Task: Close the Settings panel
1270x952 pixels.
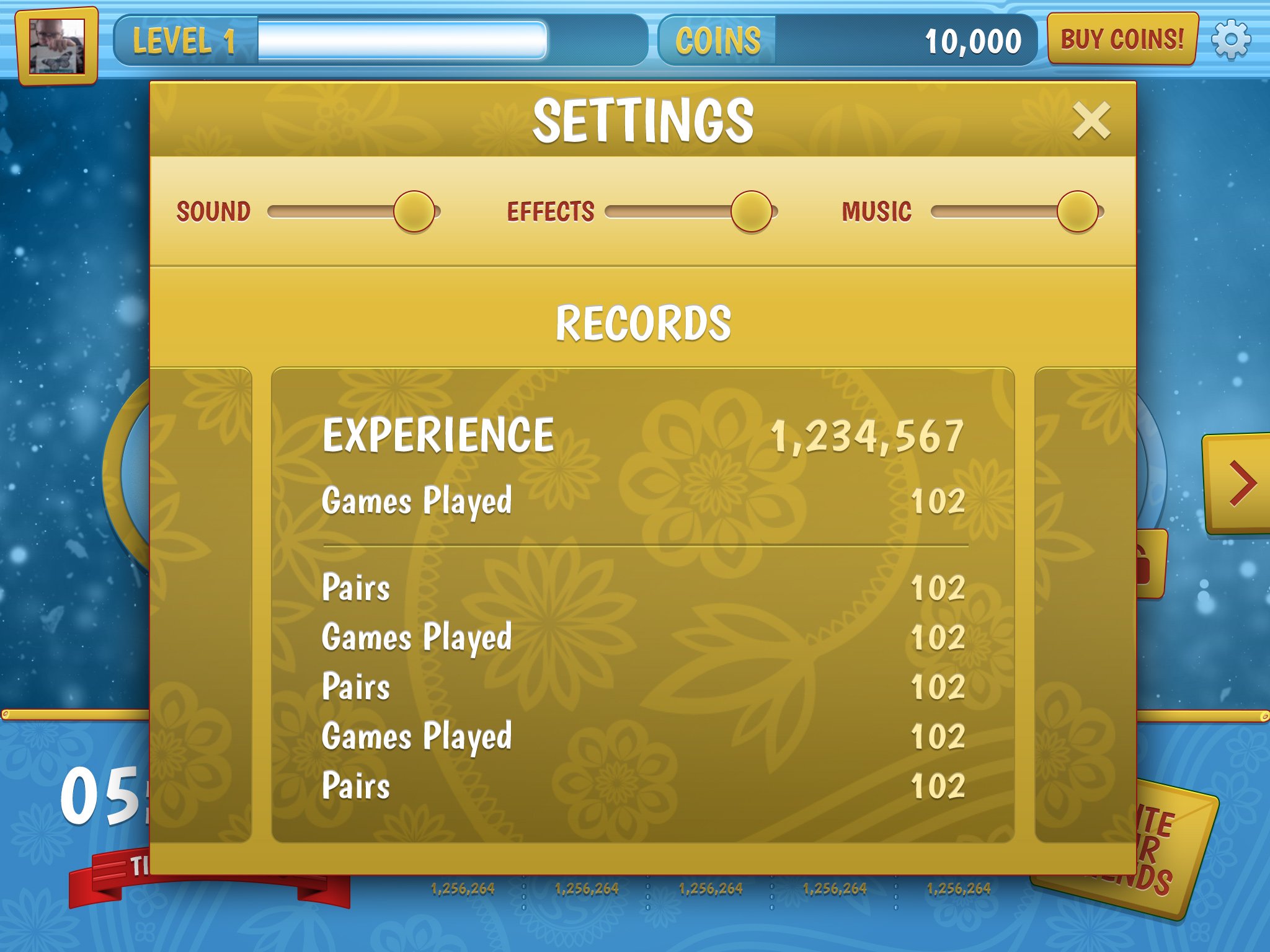Action: (x=1091, y=120)
